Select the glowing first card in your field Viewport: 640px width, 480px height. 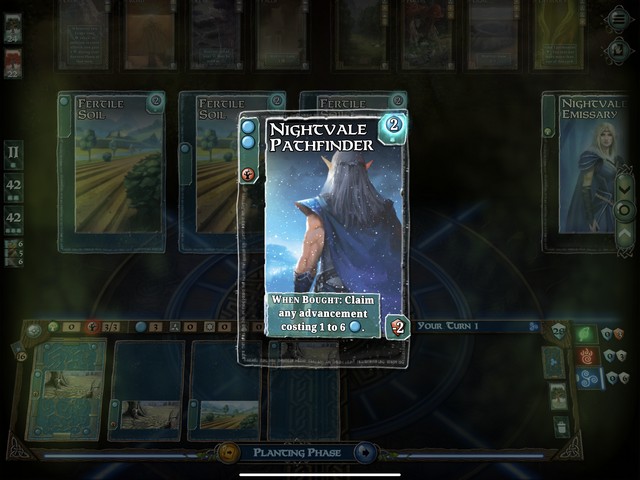[x=66, y=390]
